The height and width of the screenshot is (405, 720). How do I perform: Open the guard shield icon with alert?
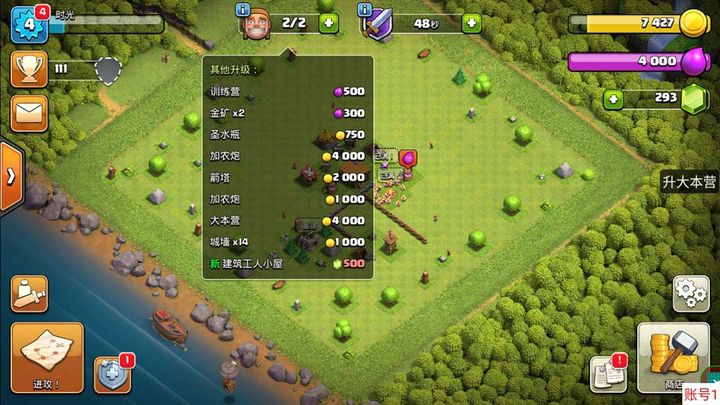112,374
